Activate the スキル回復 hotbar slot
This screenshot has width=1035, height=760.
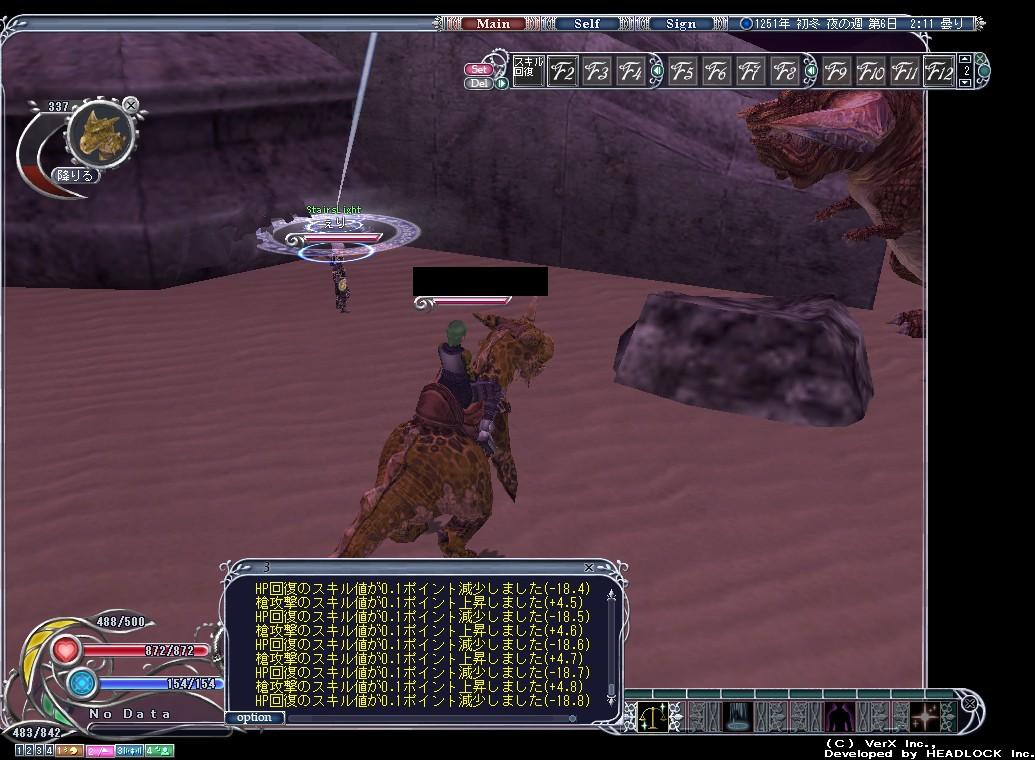[528, 71]
